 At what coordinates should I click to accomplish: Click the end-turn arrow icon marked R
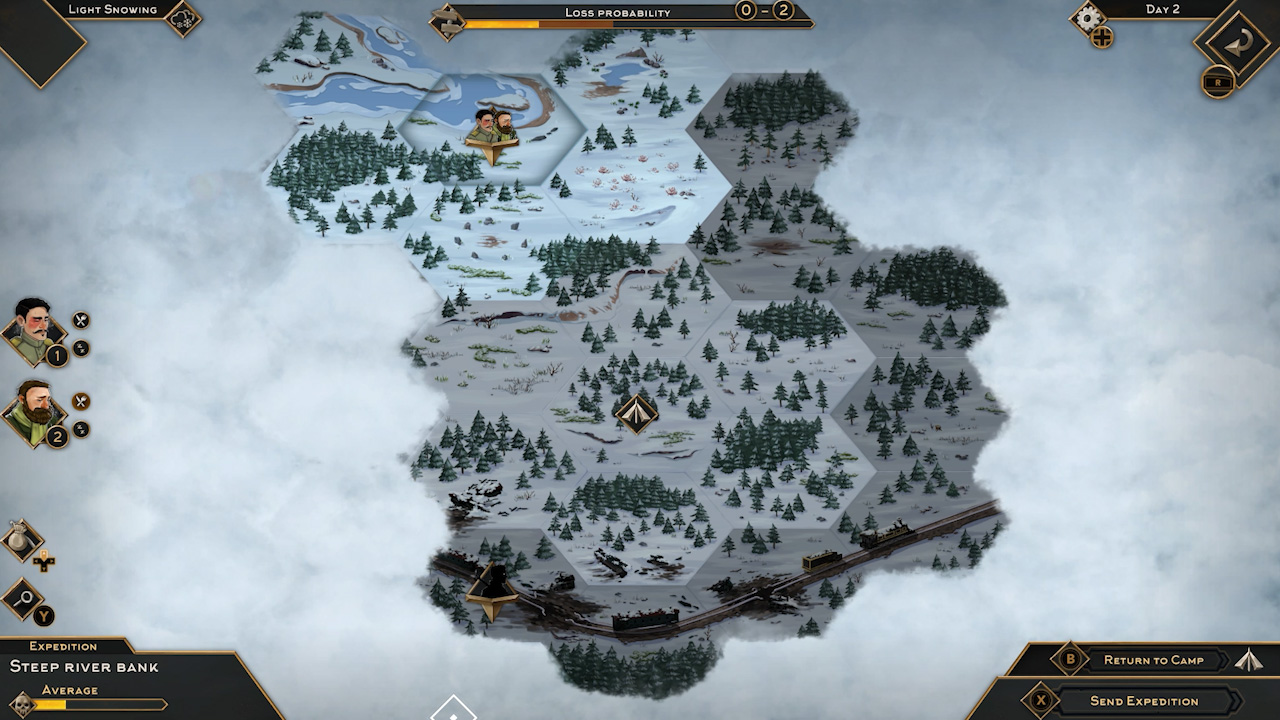pyautogui.click(x=1241, y=45)
